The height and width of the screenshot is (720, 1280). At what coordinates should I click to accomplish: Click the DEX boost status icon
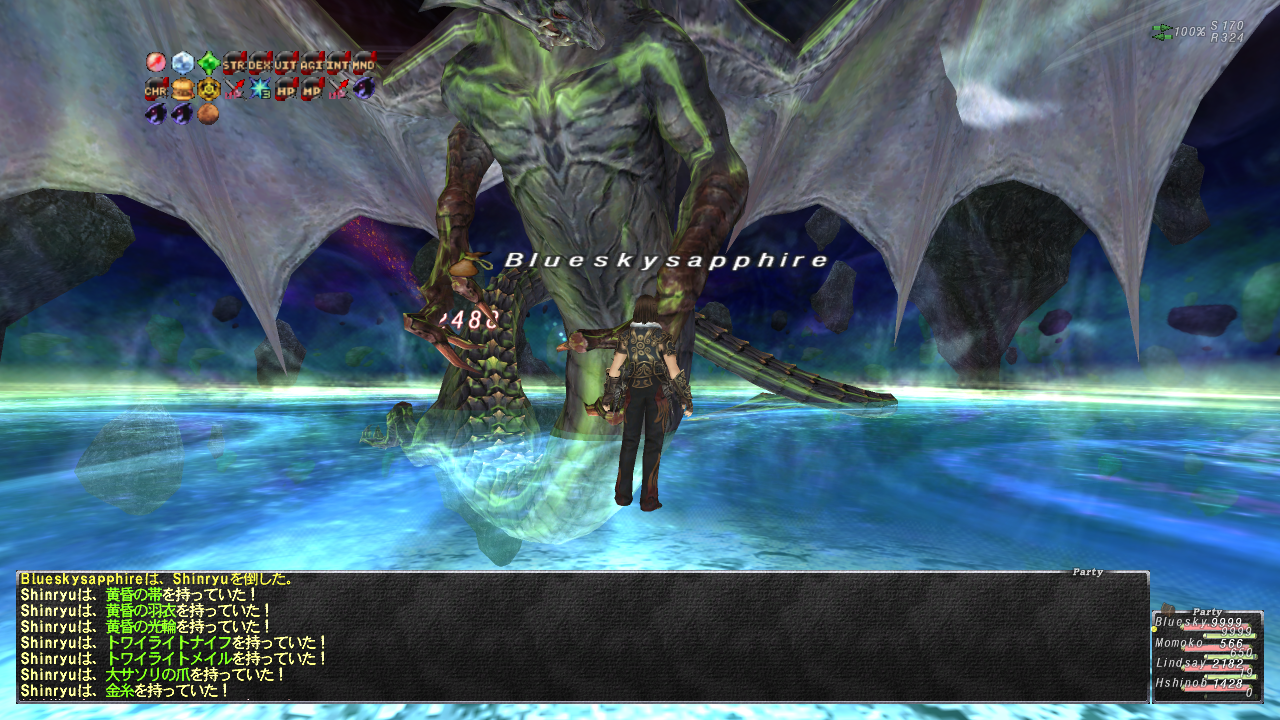[x=260, y=64]
